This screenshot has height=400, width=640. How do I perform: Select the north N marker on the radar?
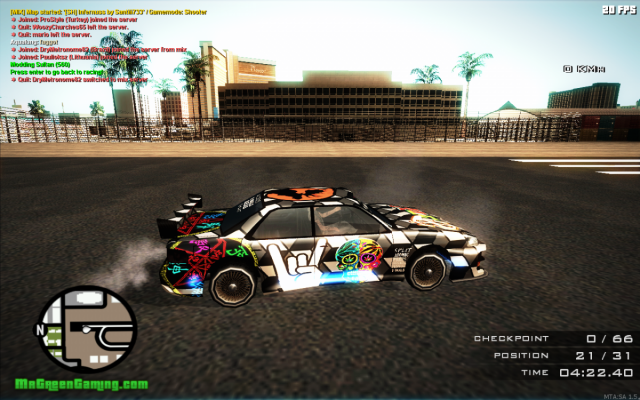(x=40, y=327)
